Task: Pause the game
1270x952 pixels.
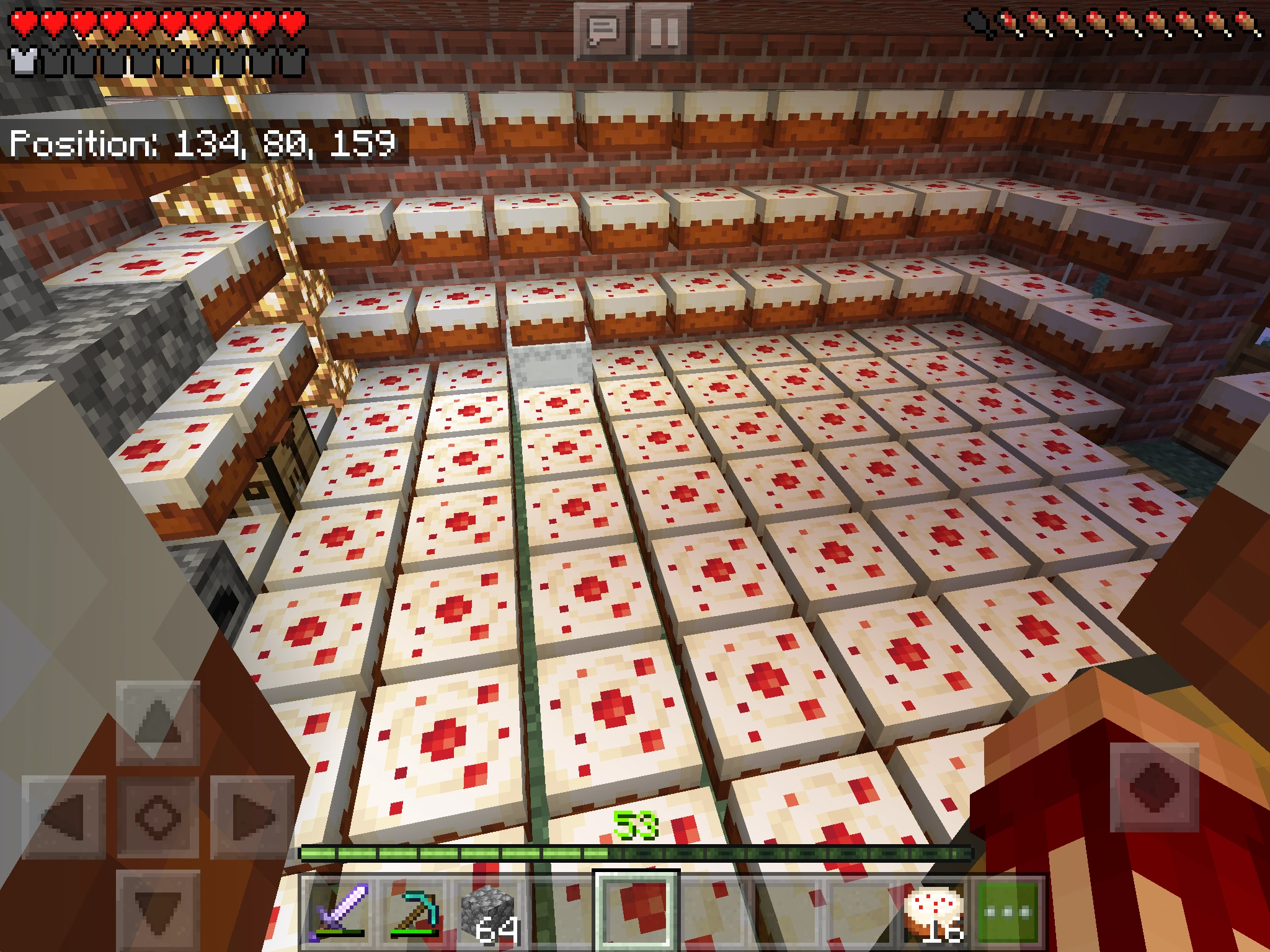Action: point(664,31)
